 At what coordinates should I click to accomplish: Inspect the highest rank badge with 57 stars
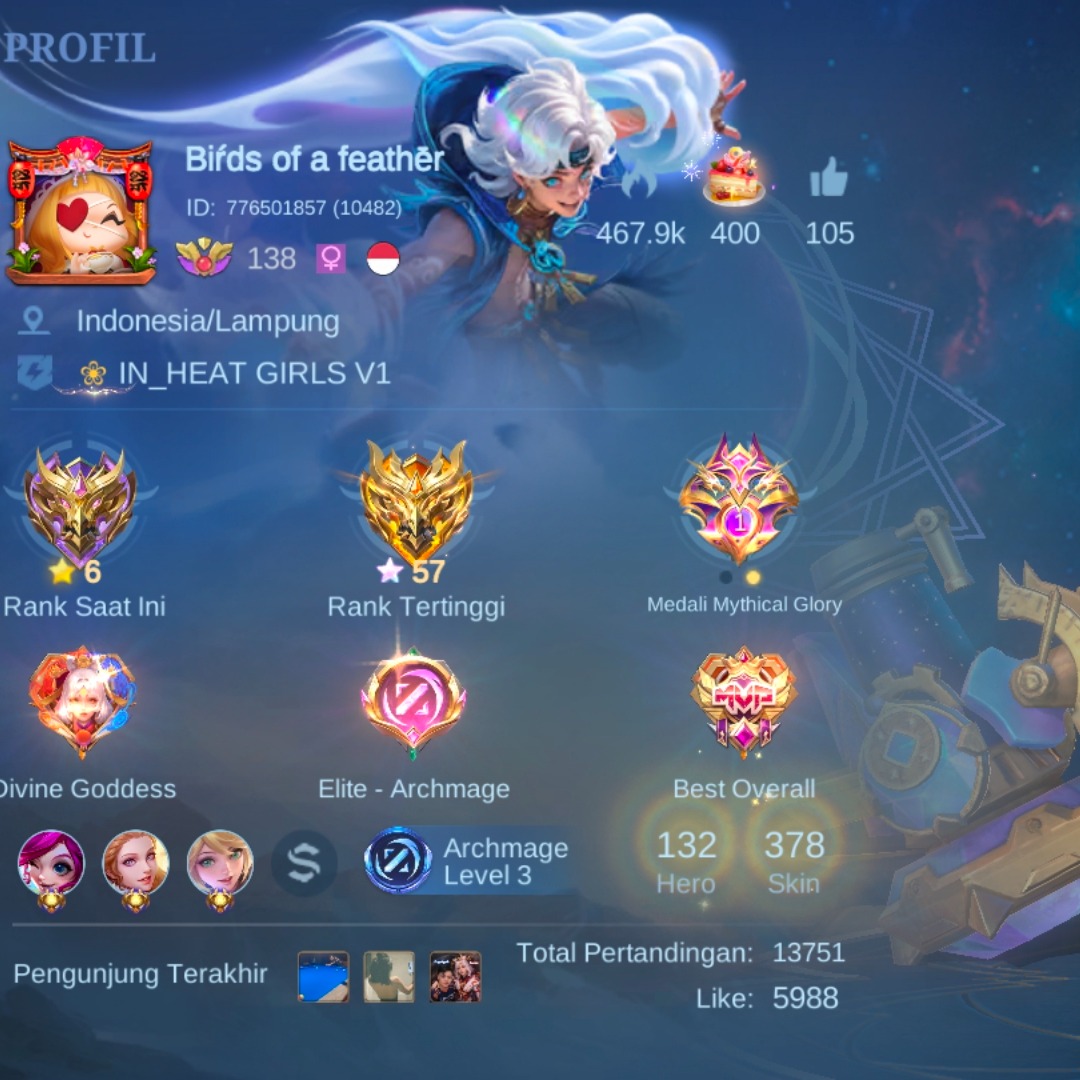(416, 503)
